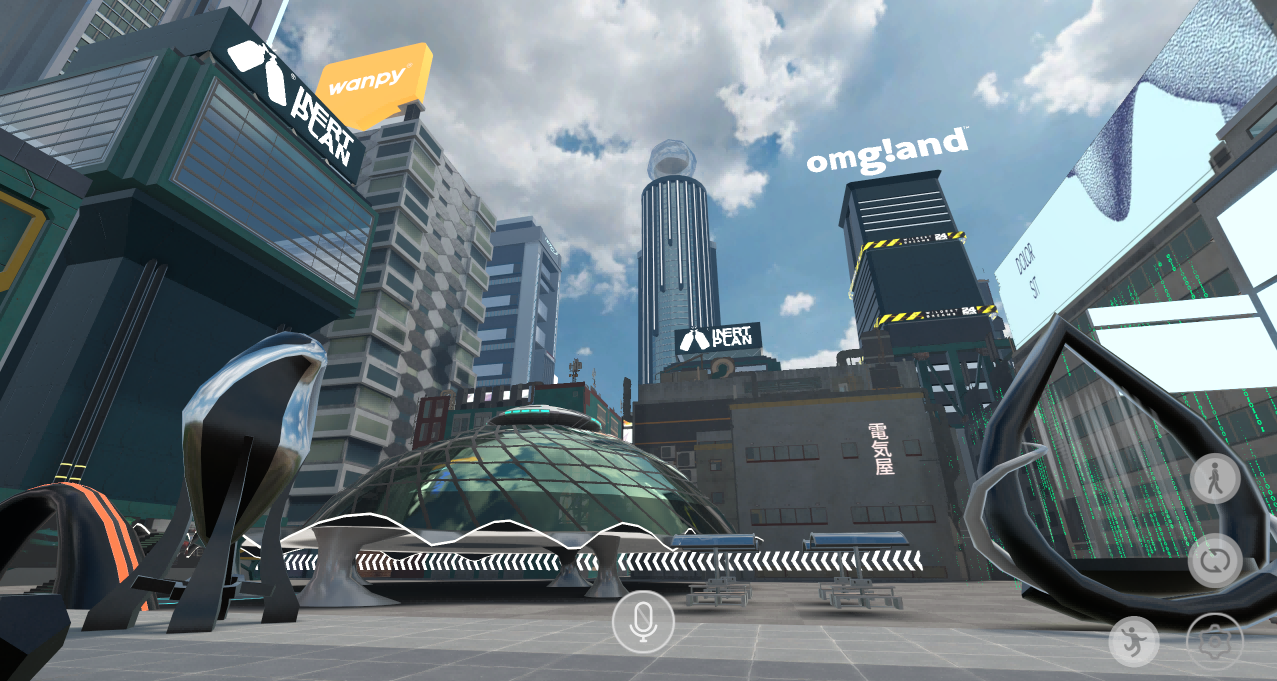The width and height of the screenshot is (1277, 681).
Task: Open the gear settings button
Action: click(1215, 641)
